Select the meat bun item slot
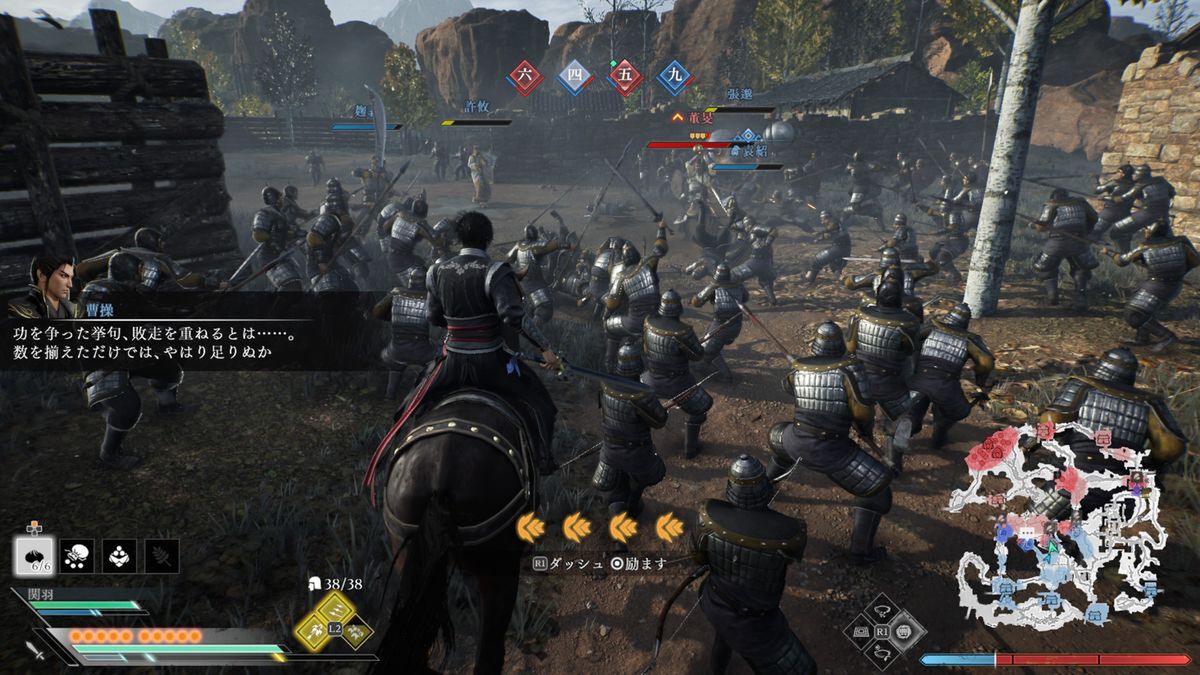Screen dimensions: 1200x675 [x=33, y=556]
